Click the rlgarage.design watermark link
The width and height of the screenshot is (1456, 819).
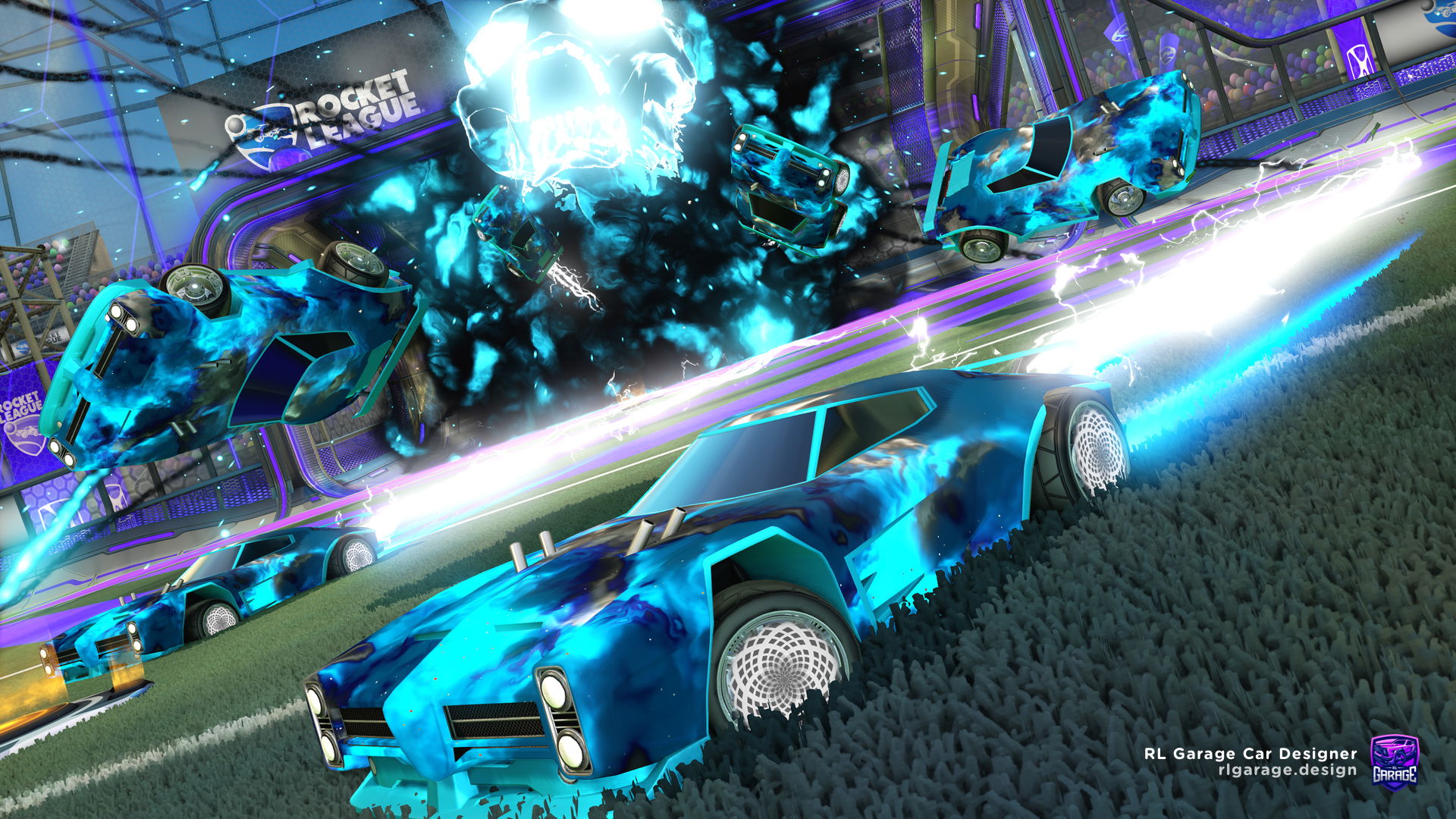pyautogui.click(x=1287, y=770)
